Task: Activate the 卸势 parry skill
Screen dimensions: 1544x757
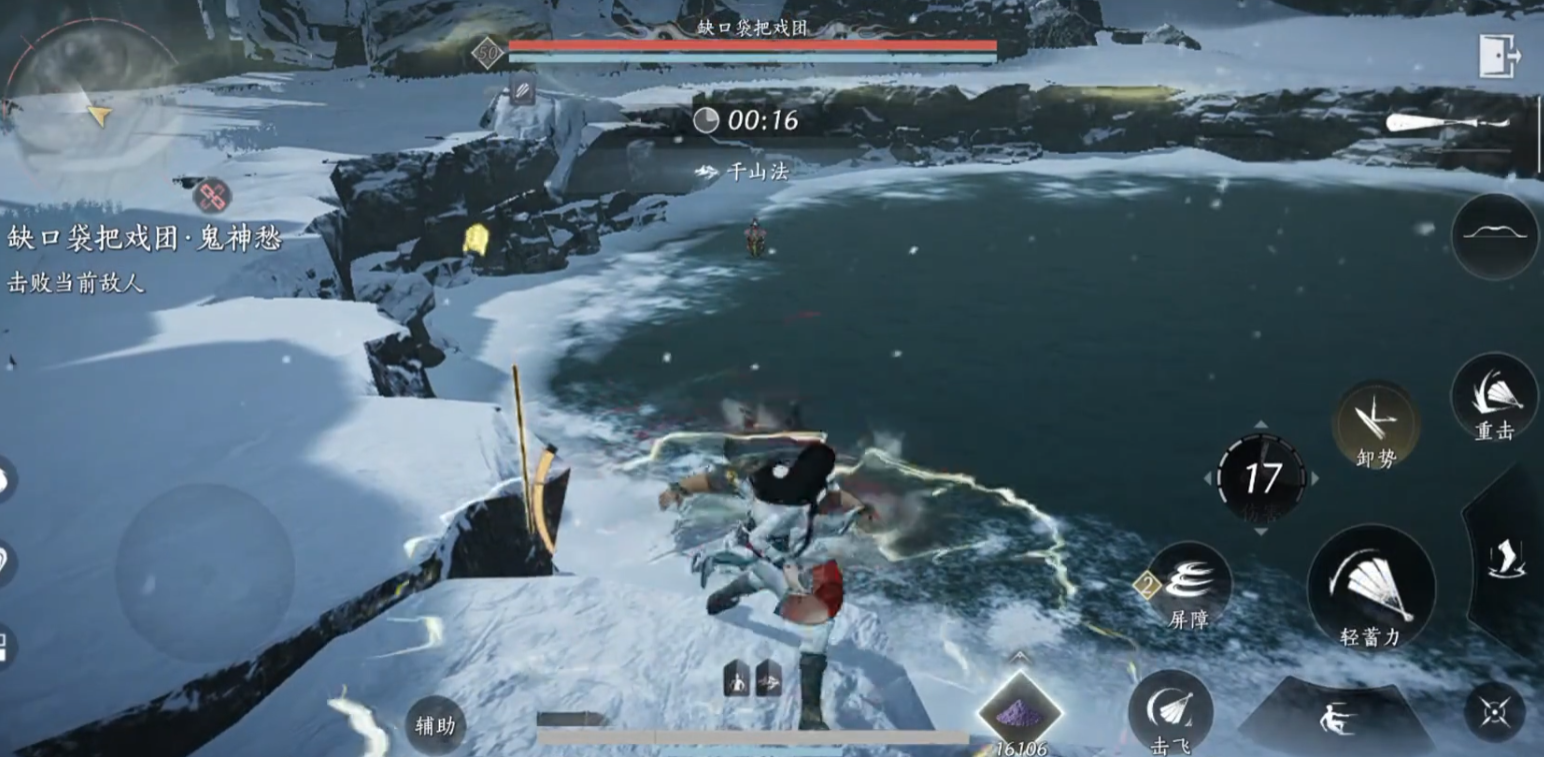Action: coord(1375,424)
